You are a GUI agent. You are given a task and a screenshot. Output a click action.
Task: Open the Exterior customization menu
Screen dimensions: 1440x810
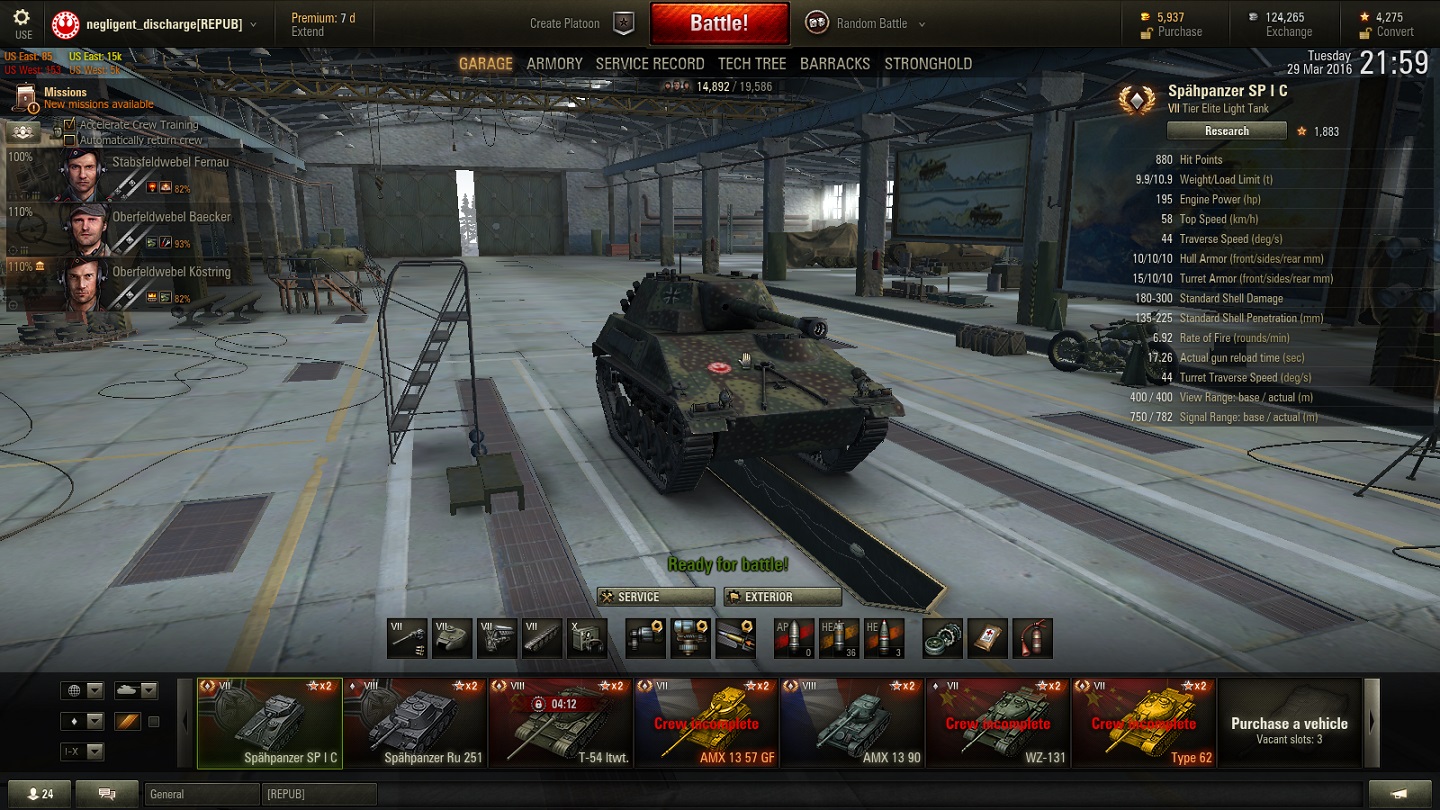pyautogui.click(x=783, y=597)
